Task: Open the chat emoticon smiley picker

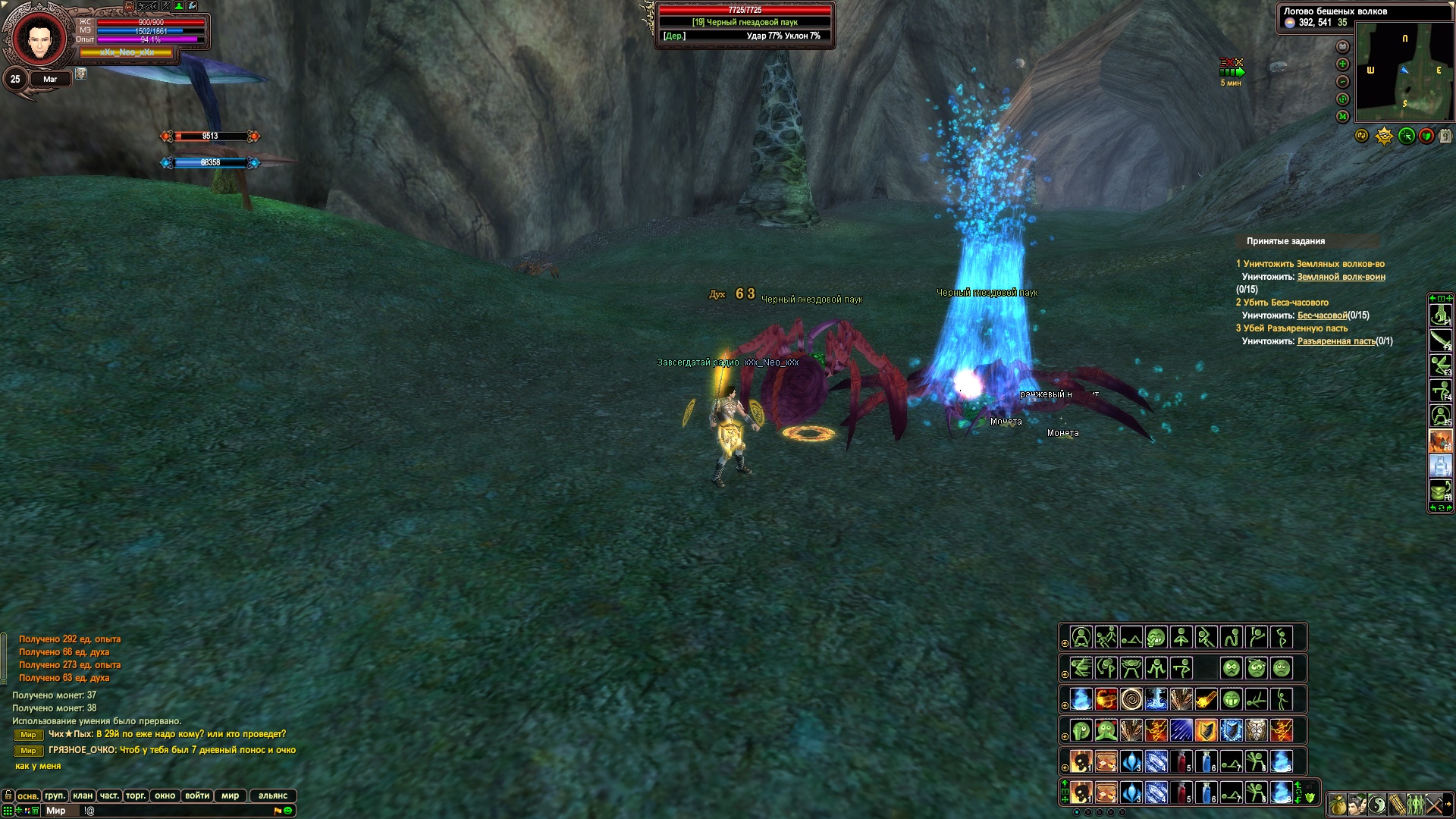Action: pyautogui.click(x=288, y=811)
